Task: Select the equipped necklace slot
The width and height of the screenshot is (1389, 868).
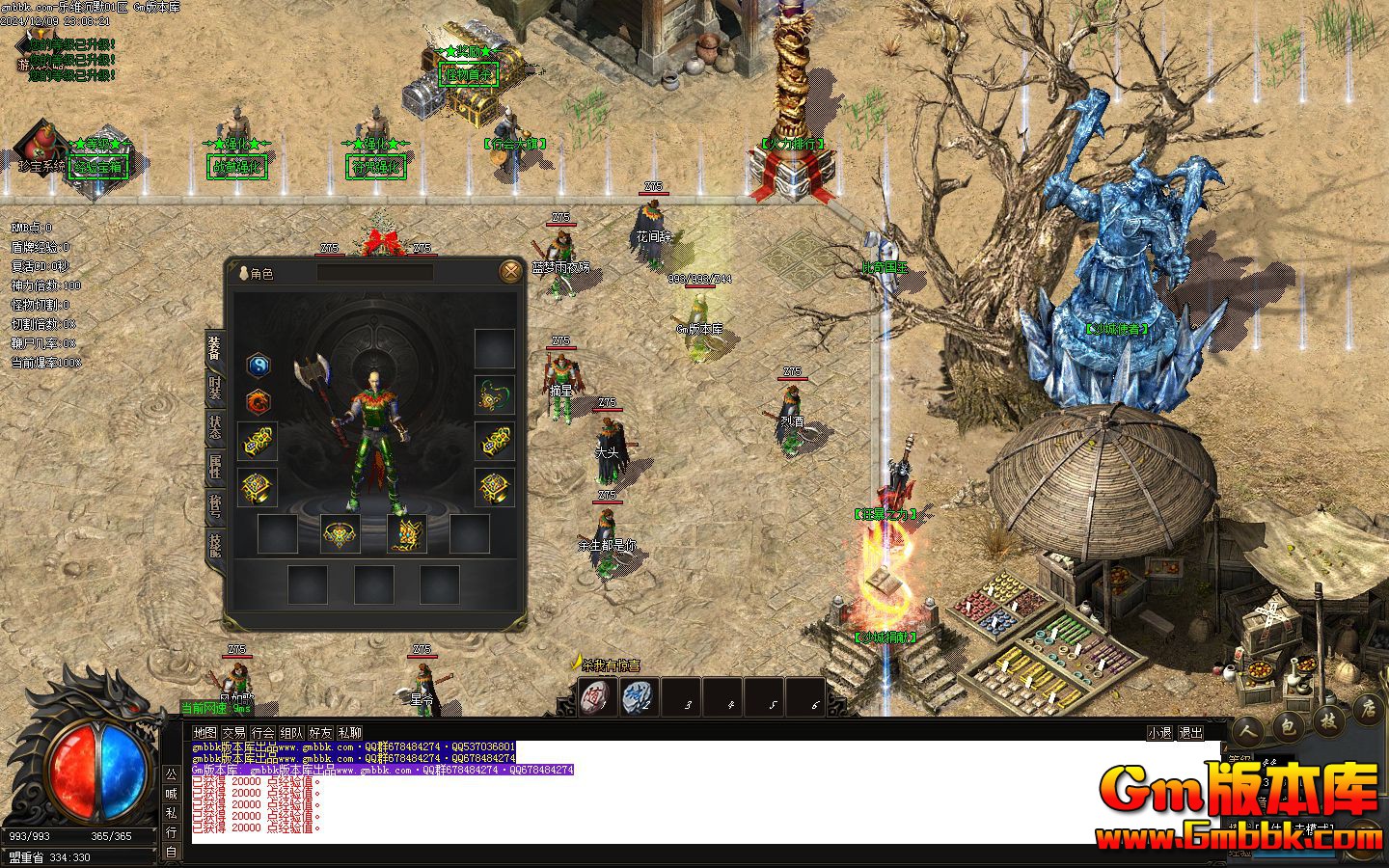Action: click(494, 394)
